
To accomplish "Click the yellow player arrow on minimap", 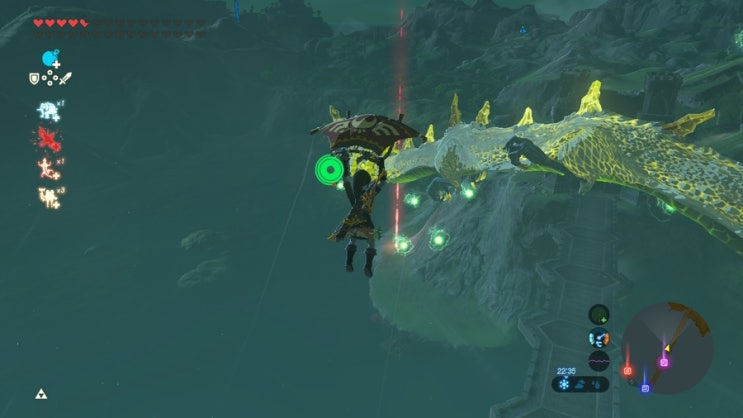I will pos(667,350).
